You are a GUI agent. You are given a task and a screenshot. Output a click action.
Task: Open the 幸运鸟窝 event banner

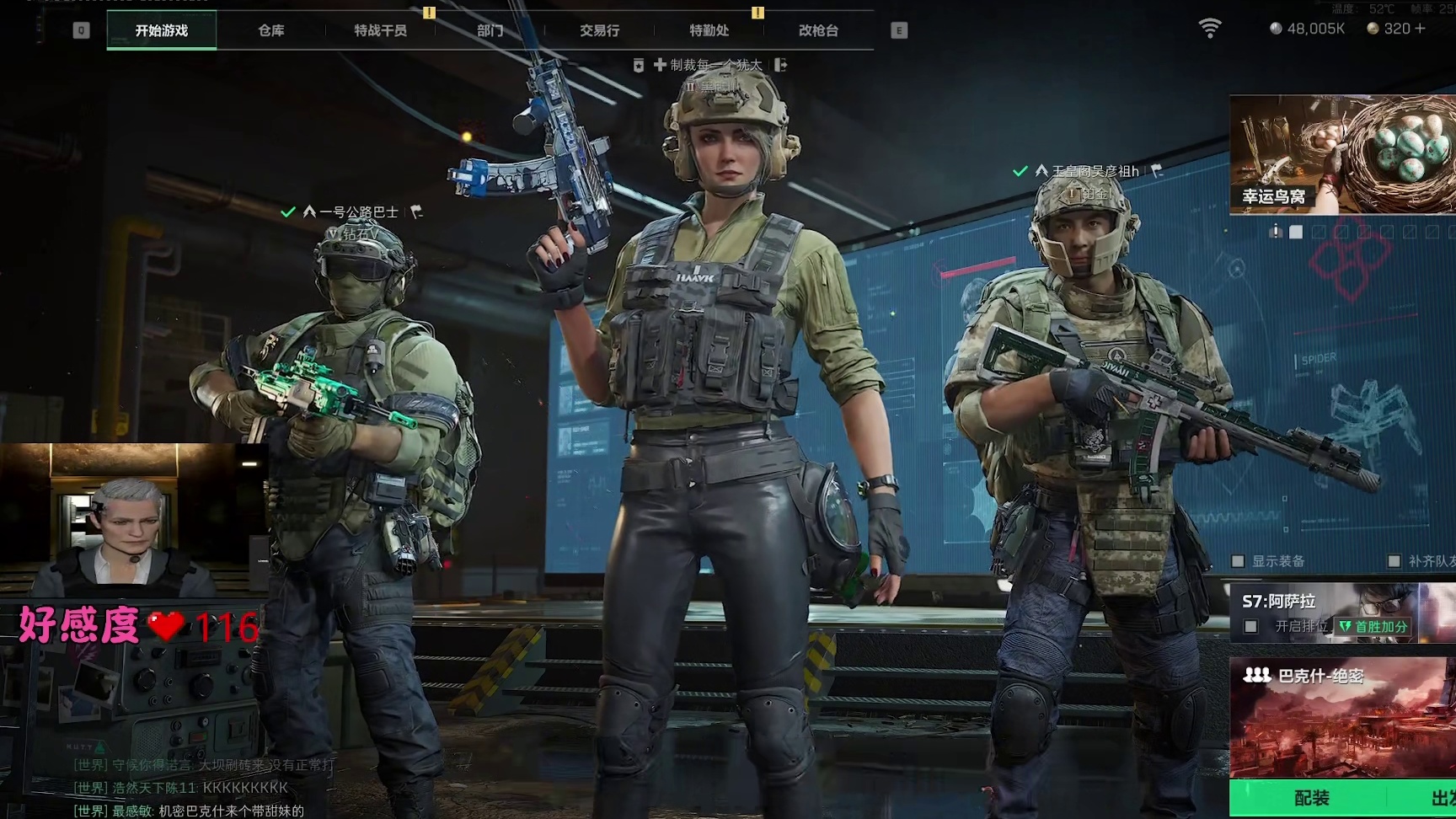[1342, 154]
